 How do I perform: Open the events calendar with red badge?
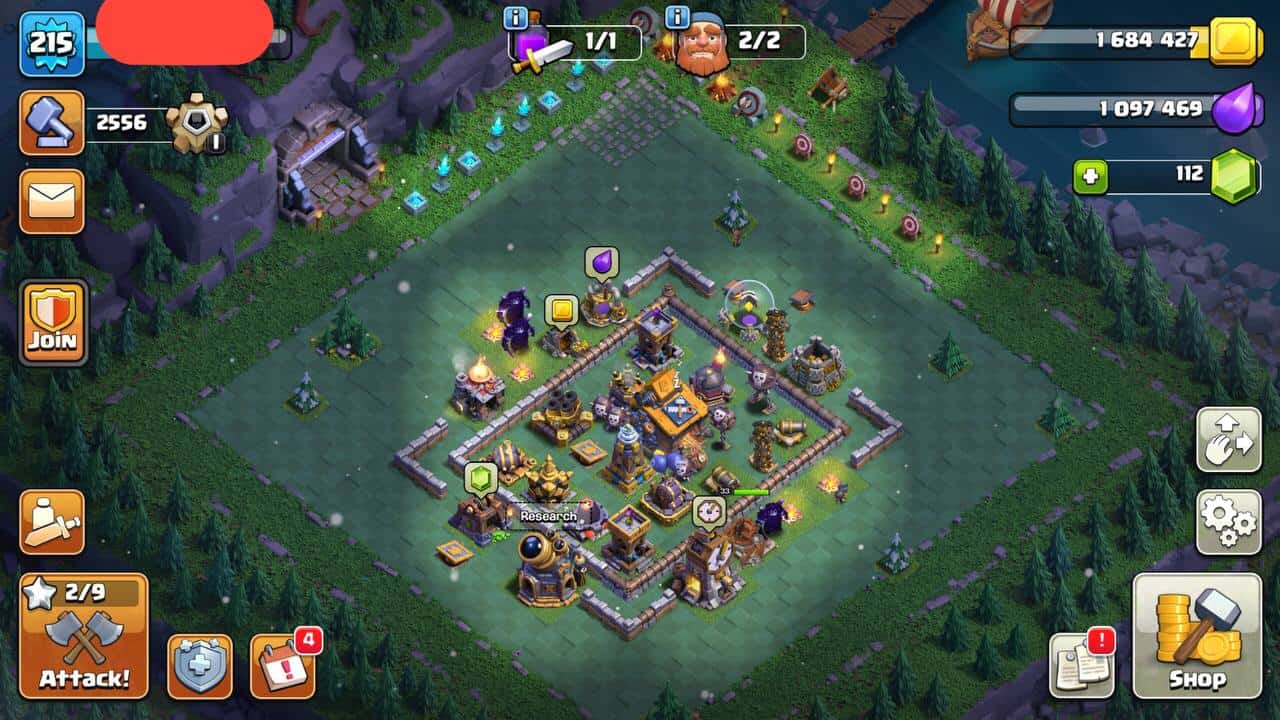pos(279,664)
